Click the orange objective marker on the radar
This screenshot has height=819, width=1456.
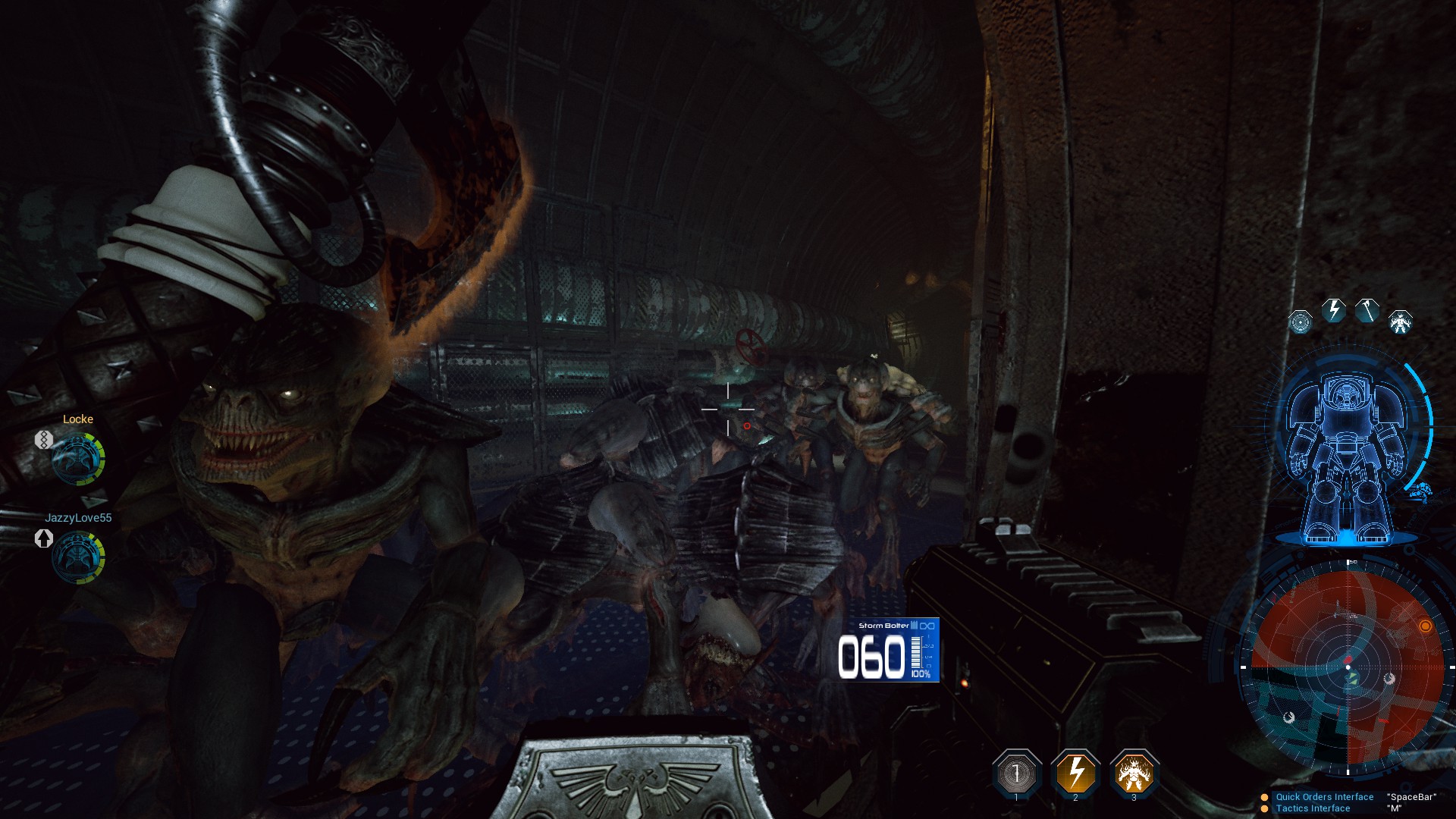[x=1425, y=626]
